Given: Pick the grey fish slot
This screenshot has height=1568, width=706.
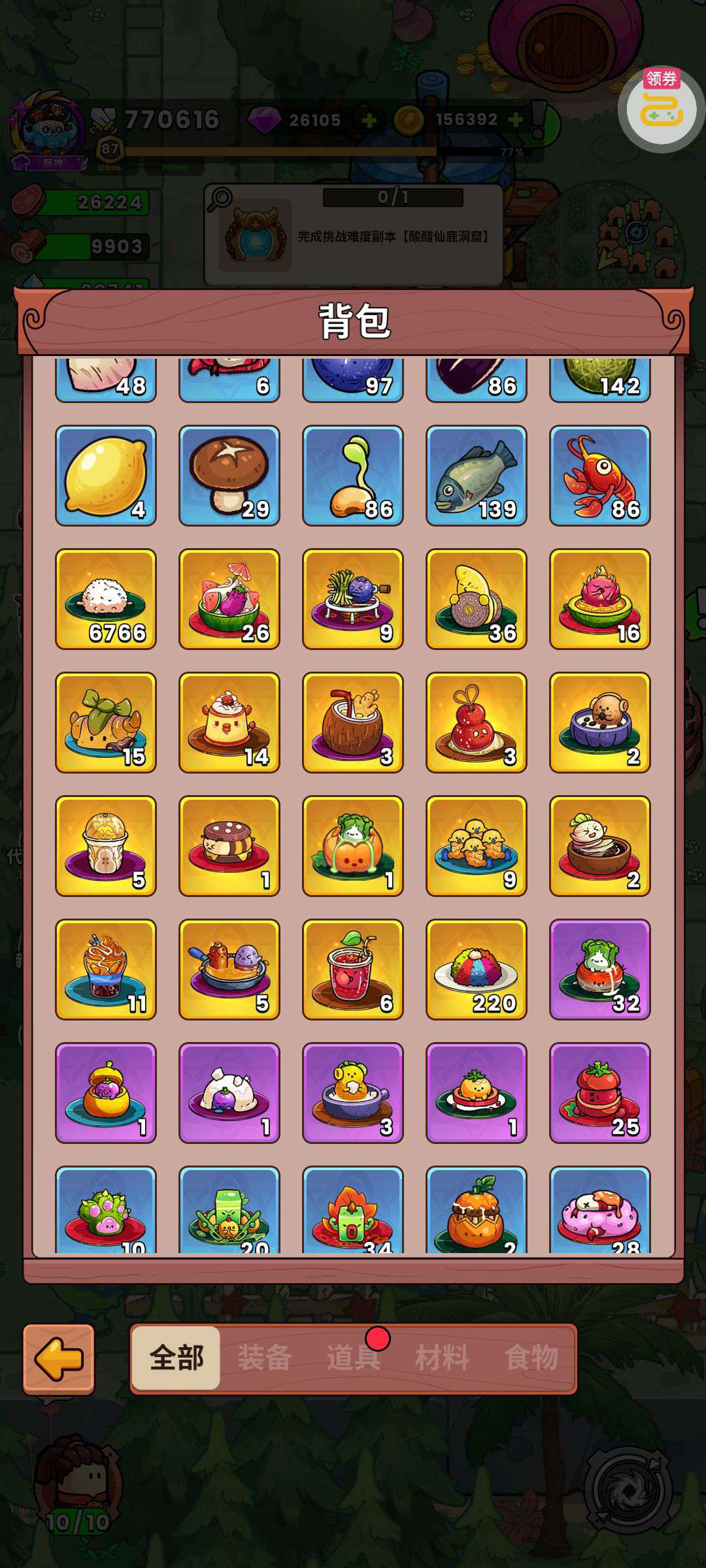Looking at the screenshot, I should pos(477,476).
